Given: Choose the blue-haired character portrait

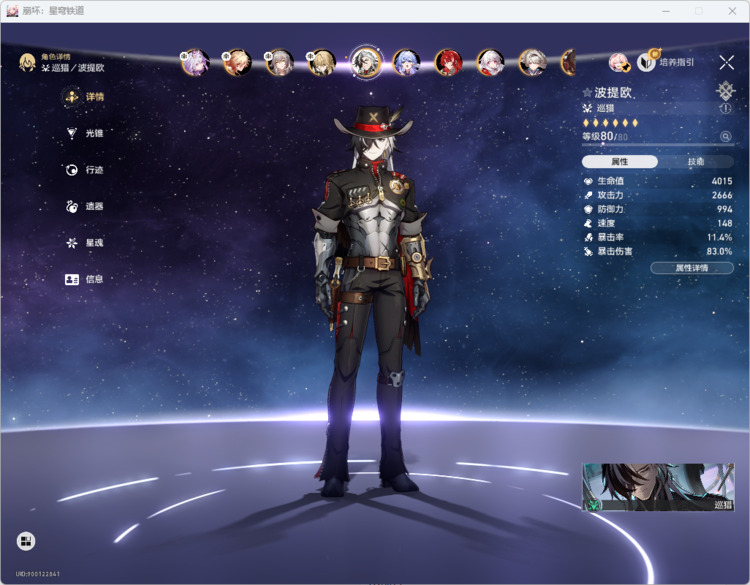Looking at the screenshot, I should click(406, 62).
